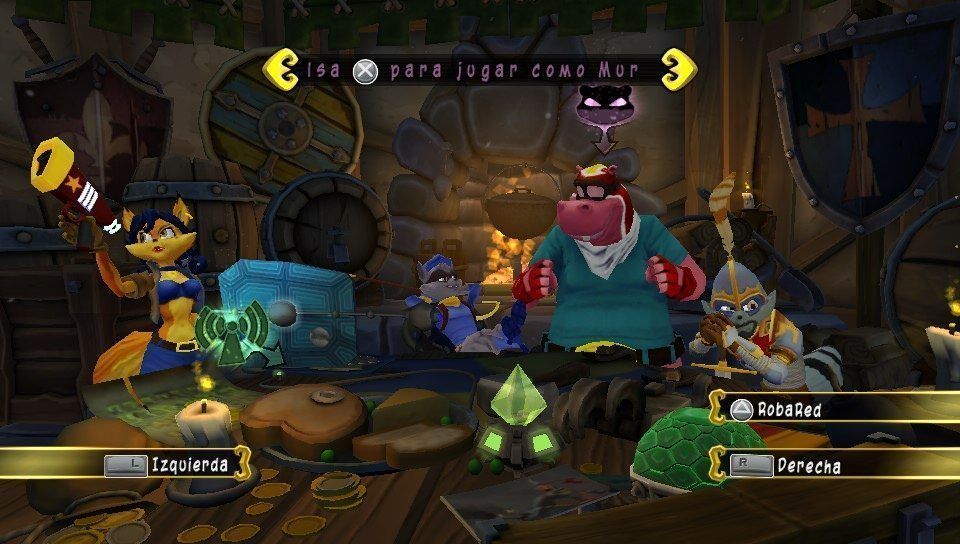
Task: Choose the Izquierda option
Action: coord(175,464)
